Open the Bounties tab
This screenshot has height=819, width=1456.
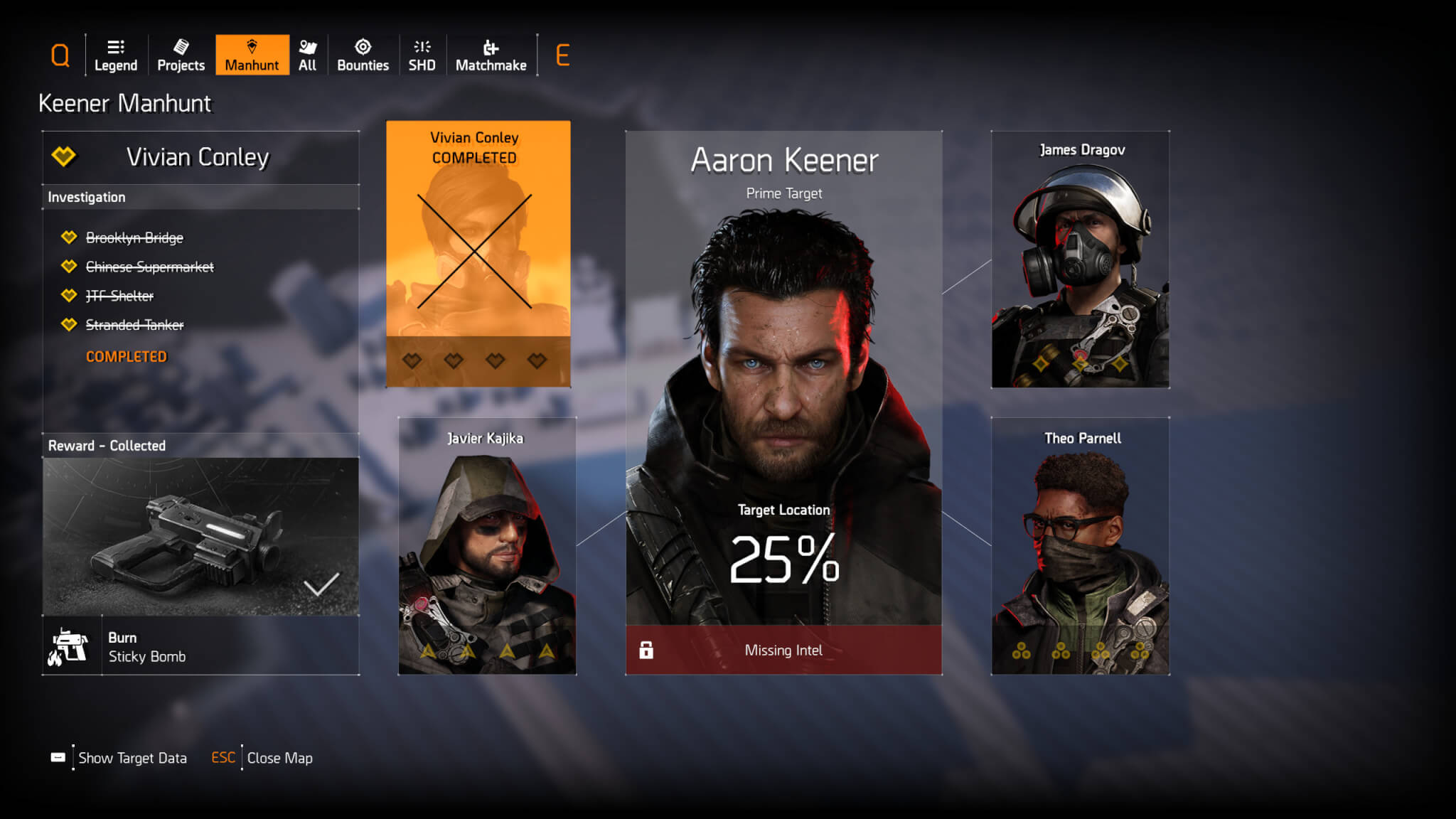363,55
